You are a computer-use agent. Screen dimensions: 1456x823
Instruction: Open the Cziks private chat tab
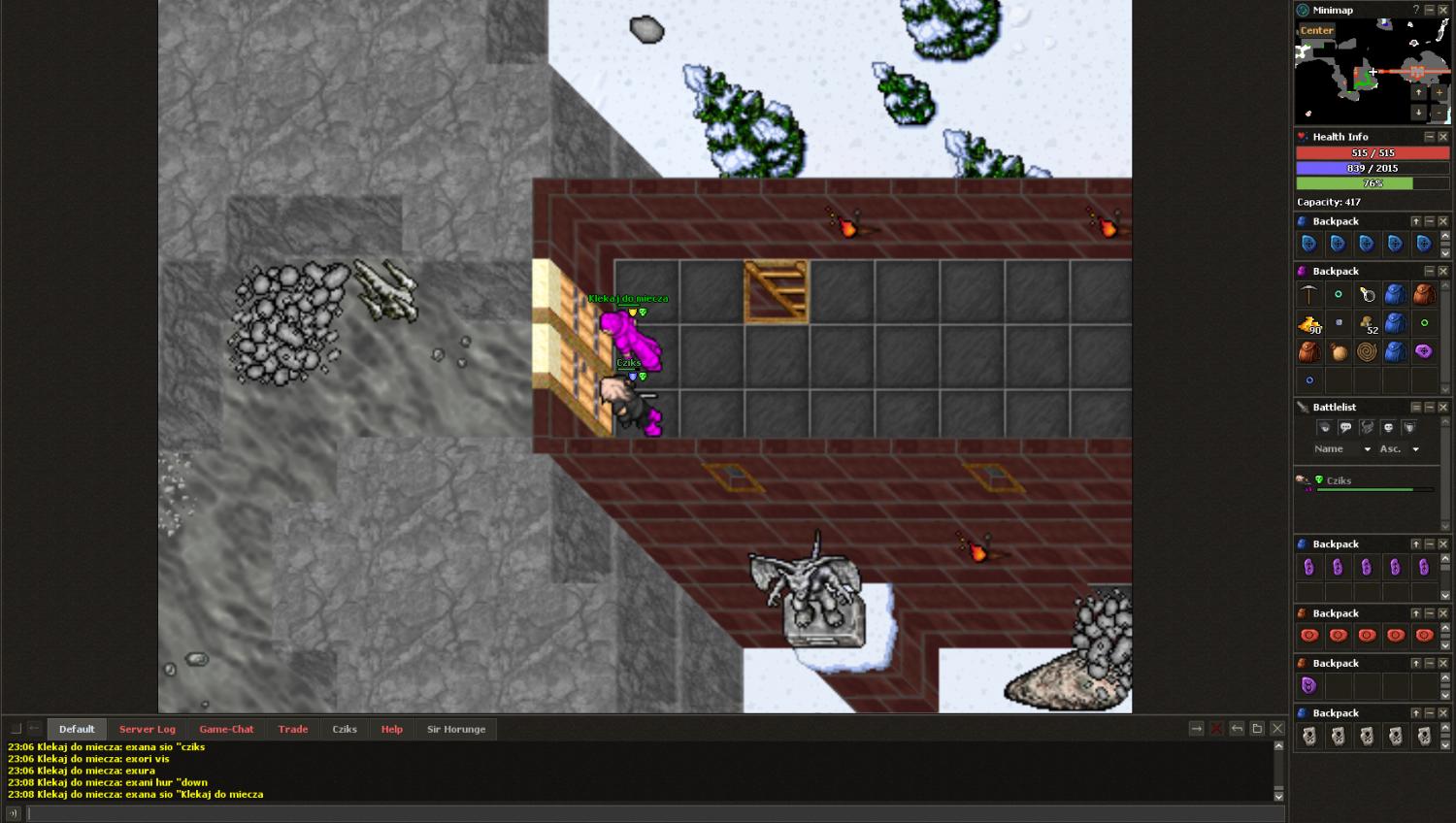pos(345,729)
